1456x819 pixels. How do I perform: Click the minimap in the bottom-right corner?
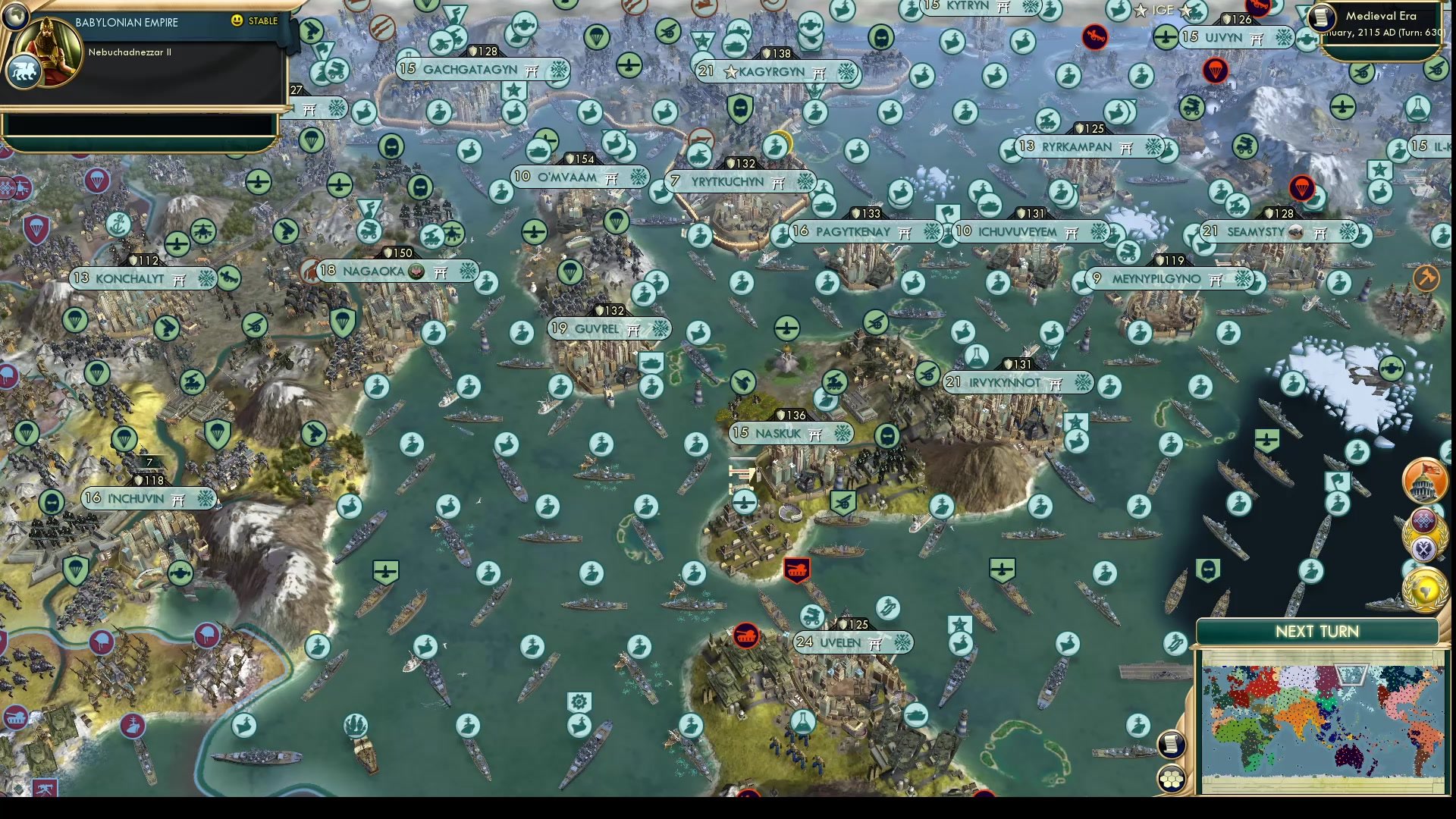1323,720
